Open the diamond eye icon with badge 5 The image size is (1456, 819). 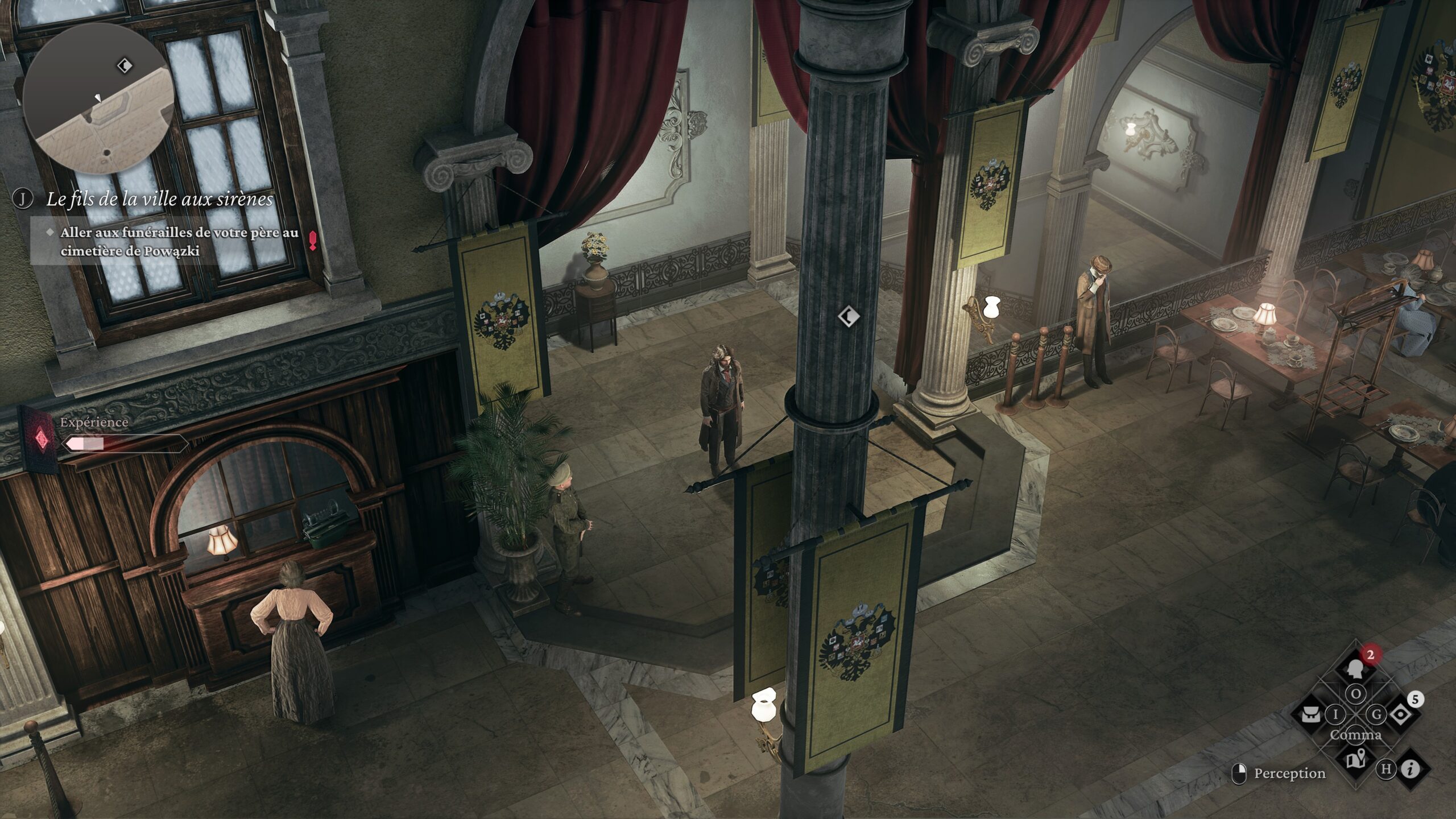1401,714
